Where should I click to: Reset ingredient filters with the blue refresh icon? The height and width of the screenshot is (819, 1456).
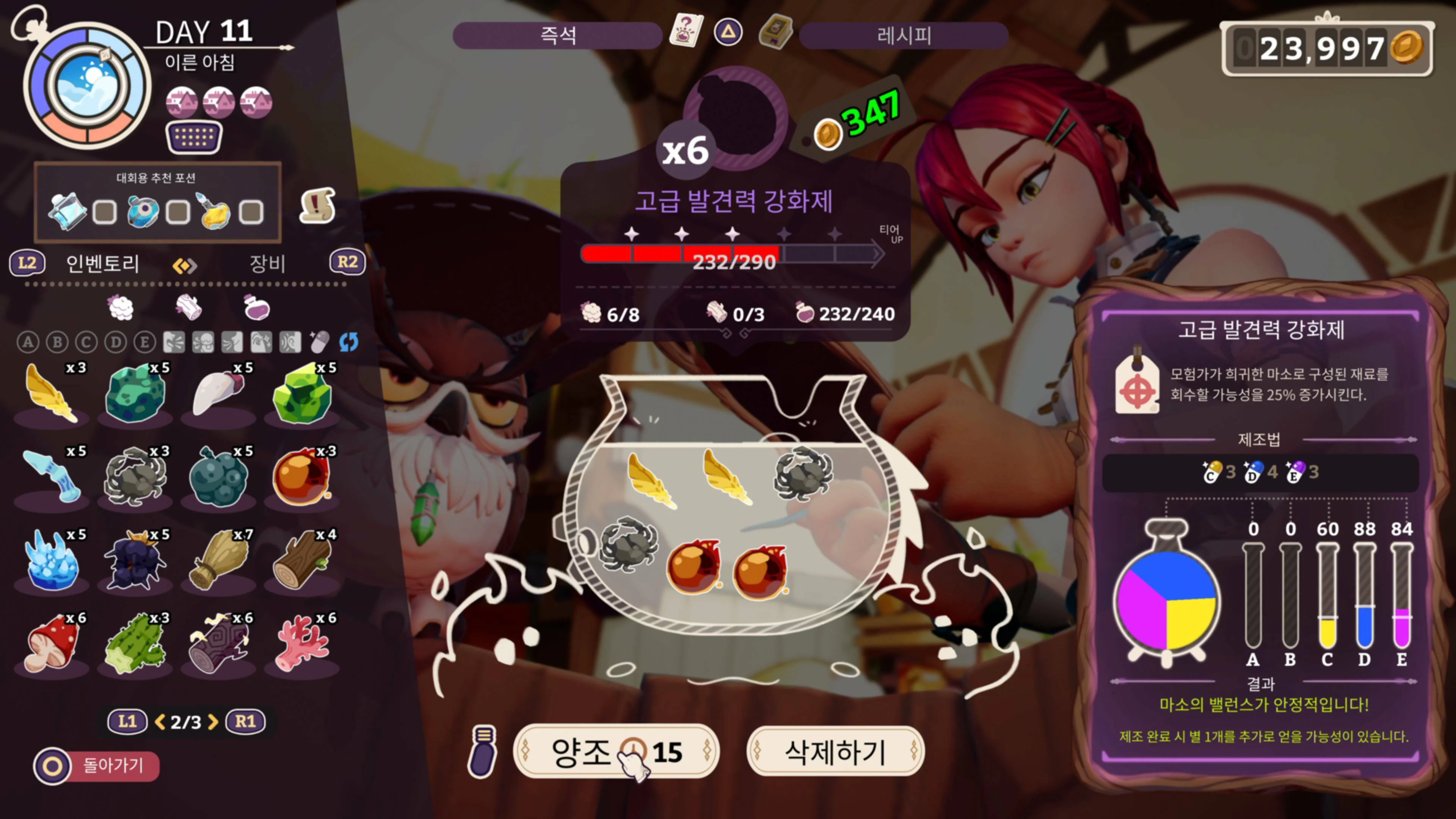349,342
